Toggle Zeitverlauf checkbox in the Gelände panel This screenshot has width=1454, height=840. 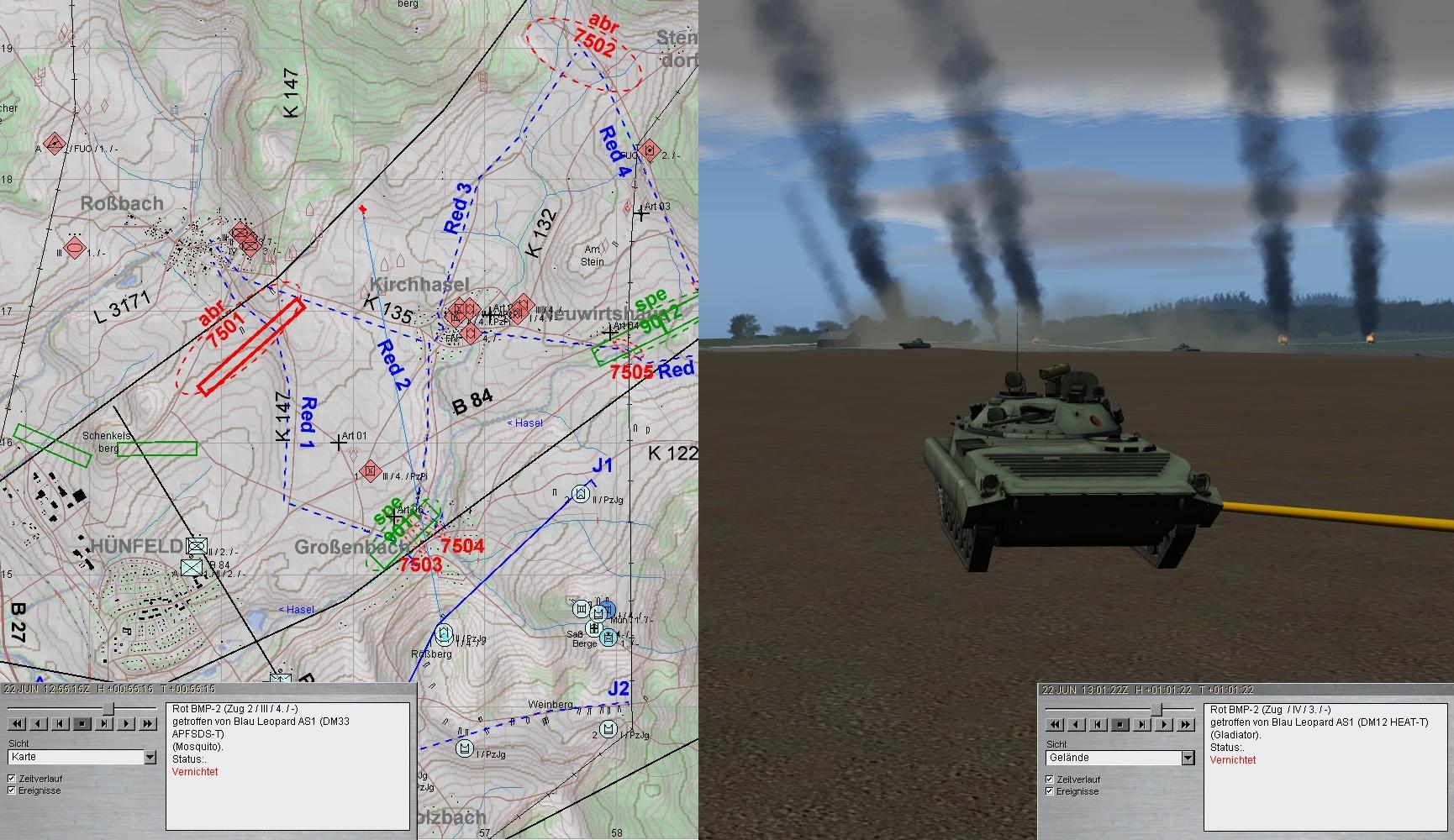pyautogui.click(x=1050, y=780)
